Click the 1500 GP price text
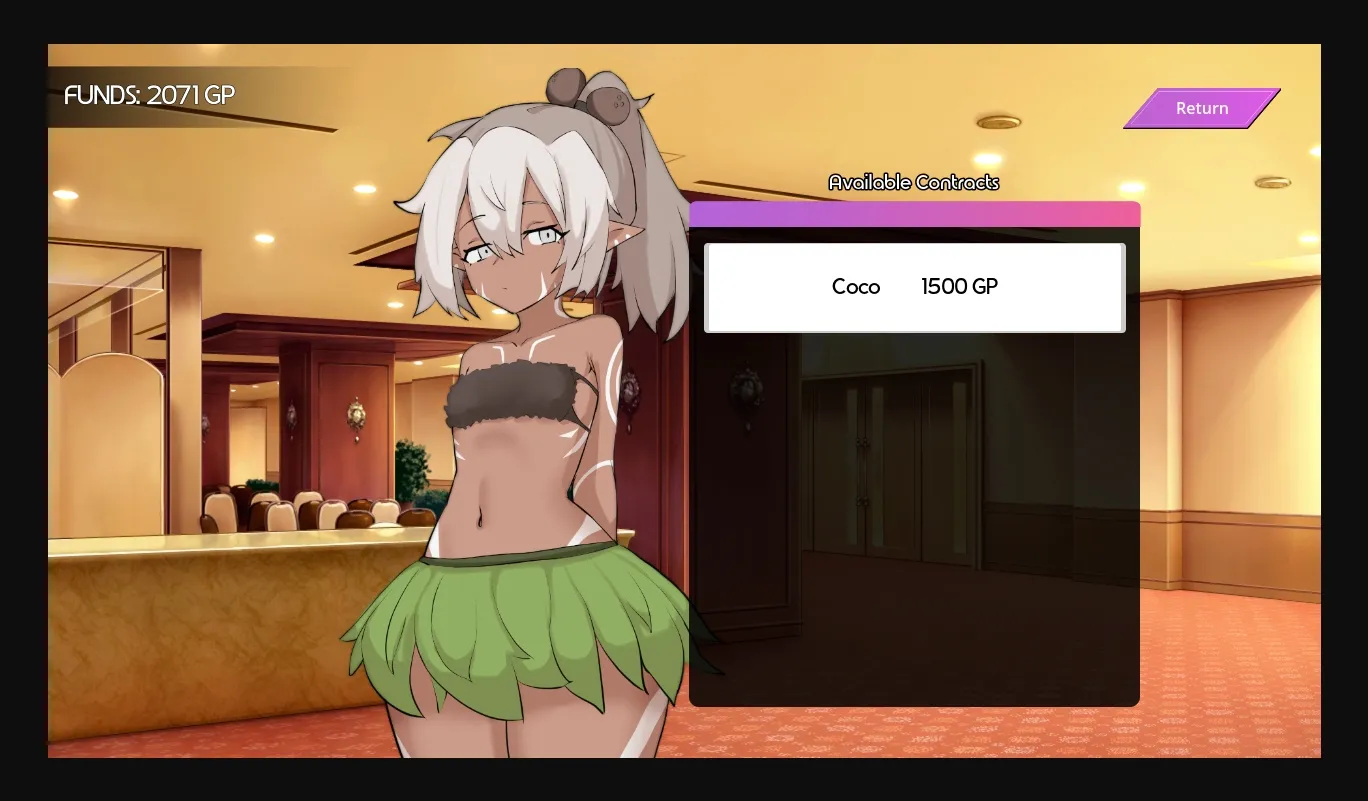The height and width of the screenshot is (801, 1368). click(958, 287)
